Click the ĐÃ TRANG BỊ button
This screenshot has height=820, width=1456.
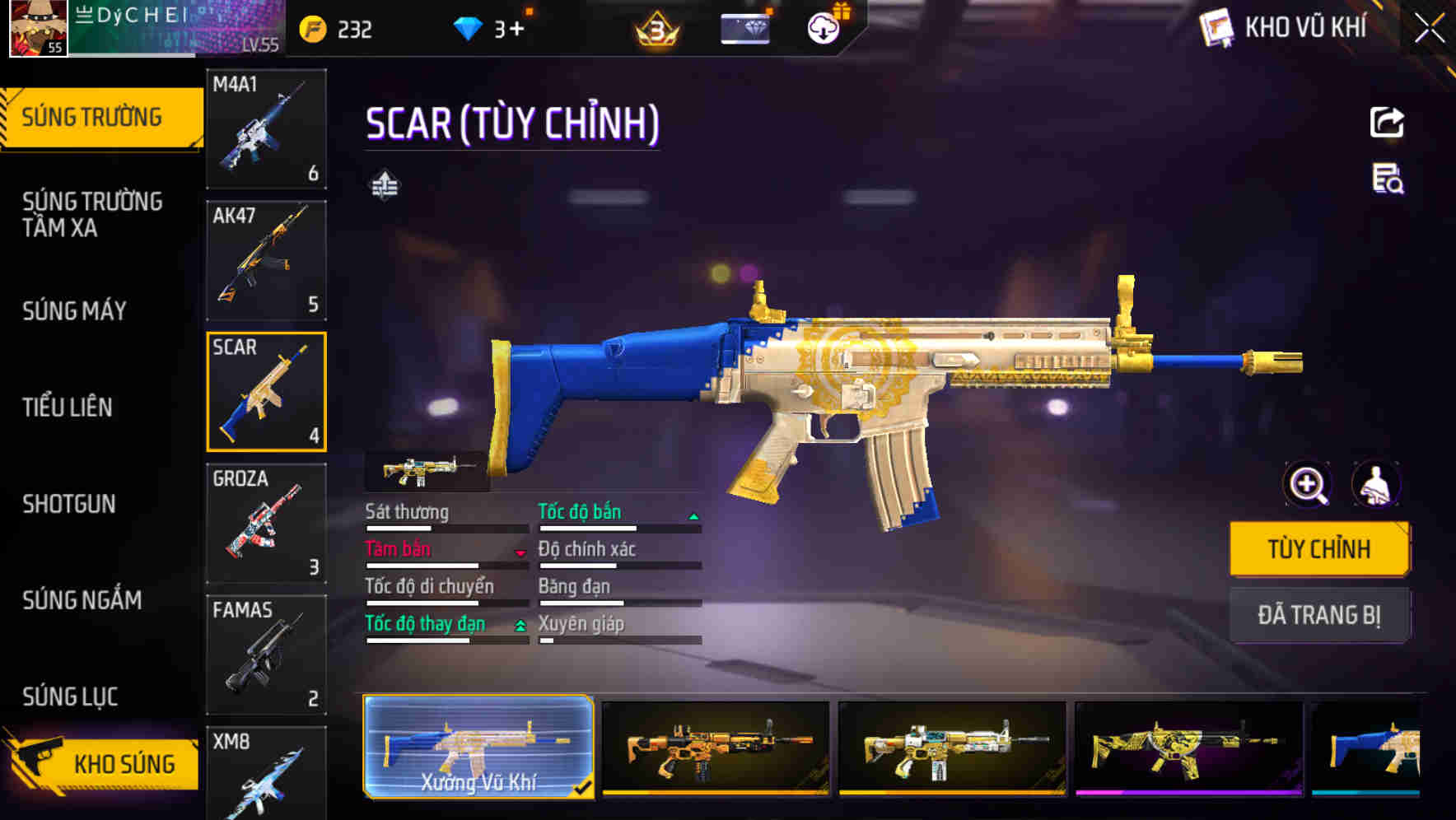pos(1319,614)
